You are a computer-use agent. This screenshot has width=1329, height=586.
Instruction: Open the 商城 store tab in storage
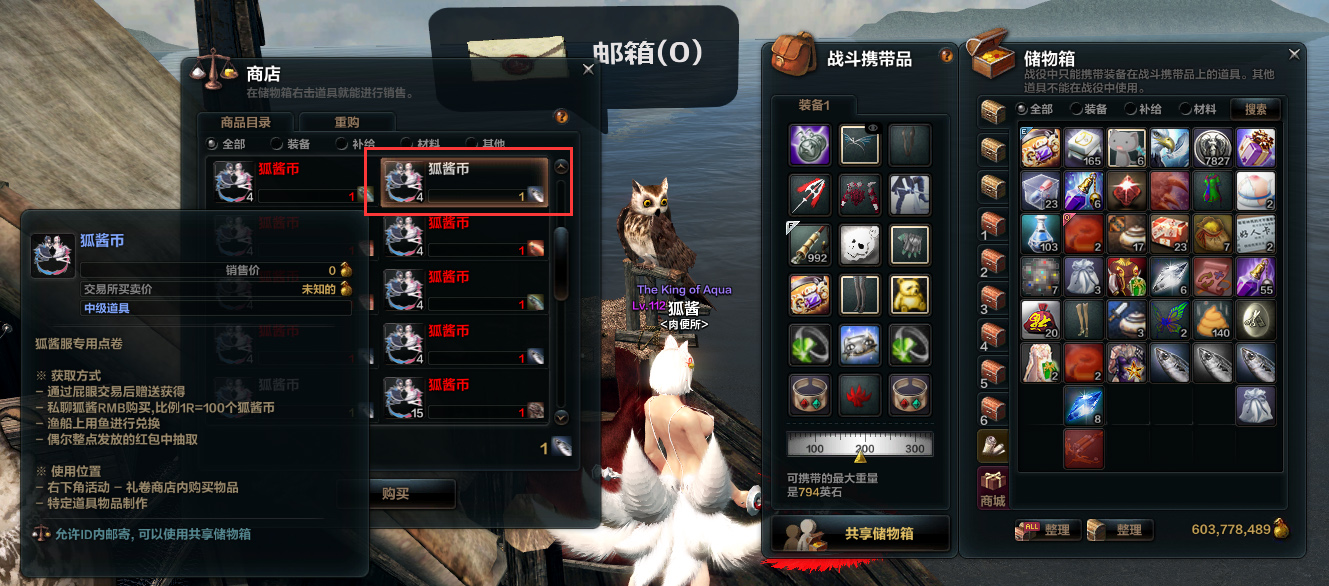coord(991,487)
